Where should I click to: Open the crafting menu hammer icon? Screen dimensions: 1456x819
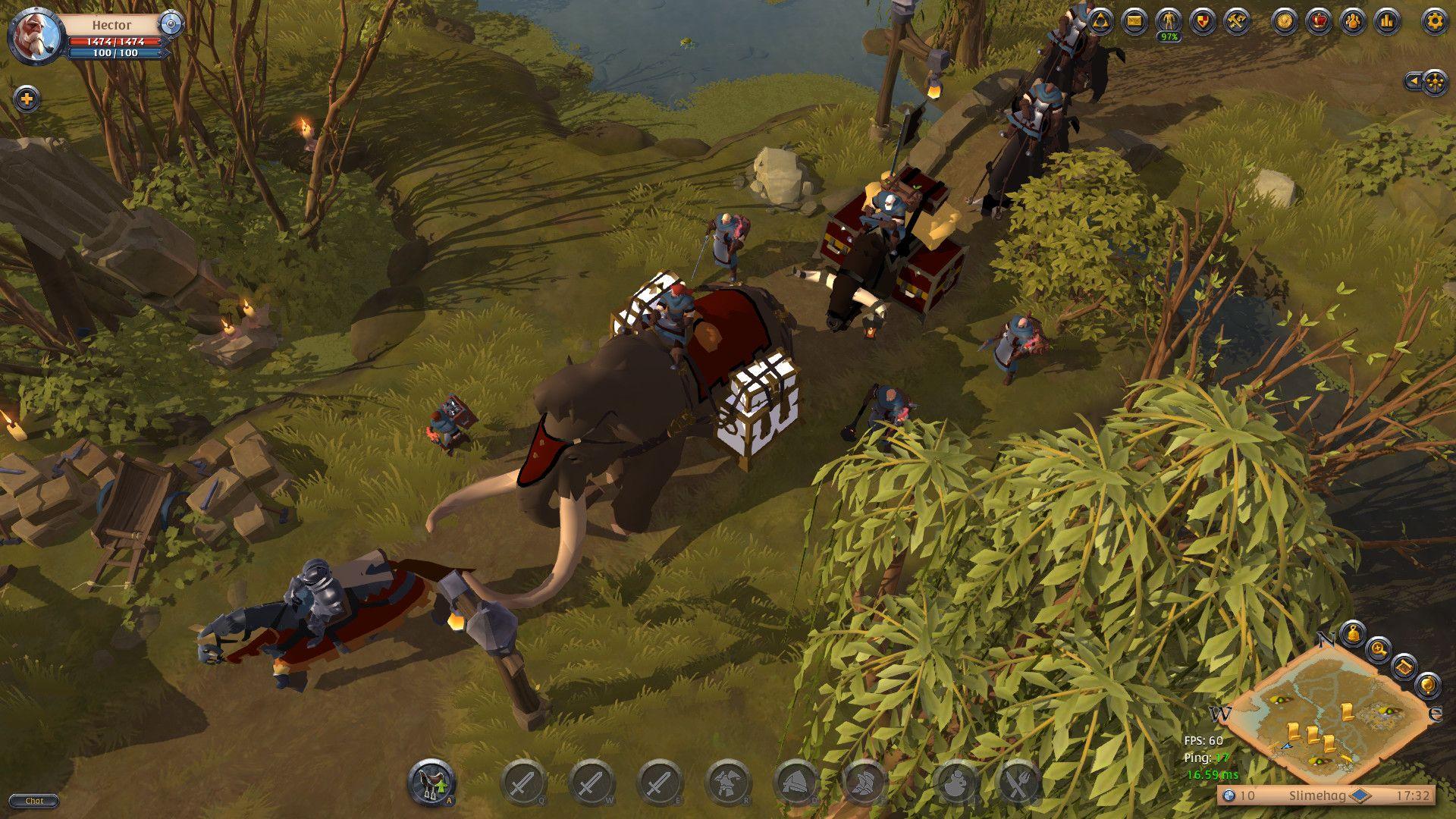[1236, 22]
